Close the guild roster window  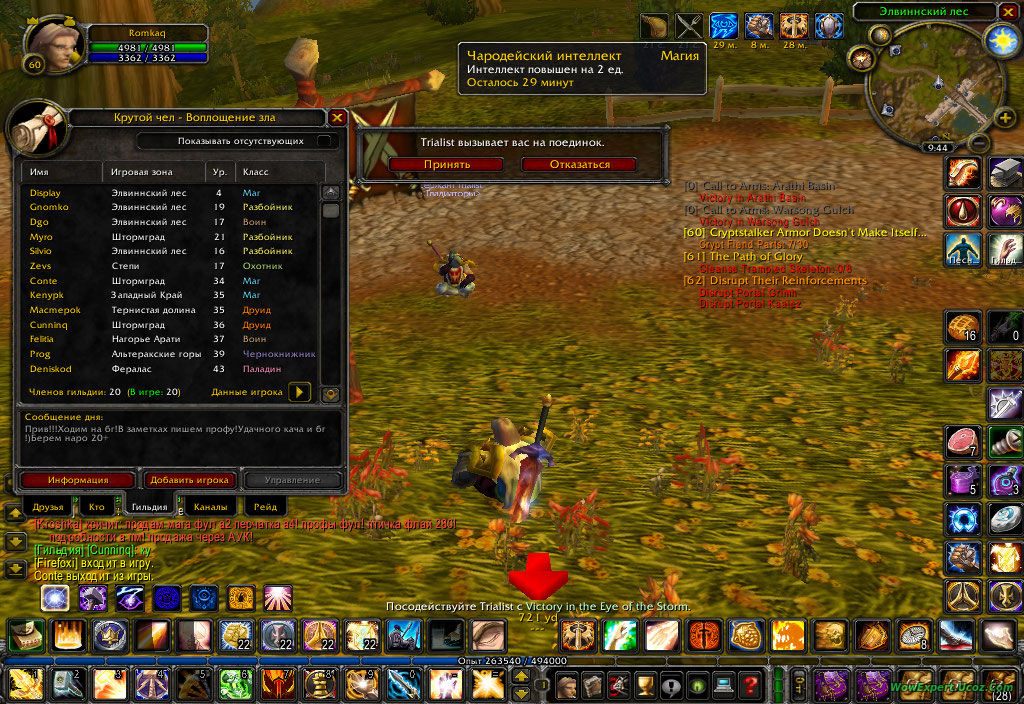click(337, 118)
